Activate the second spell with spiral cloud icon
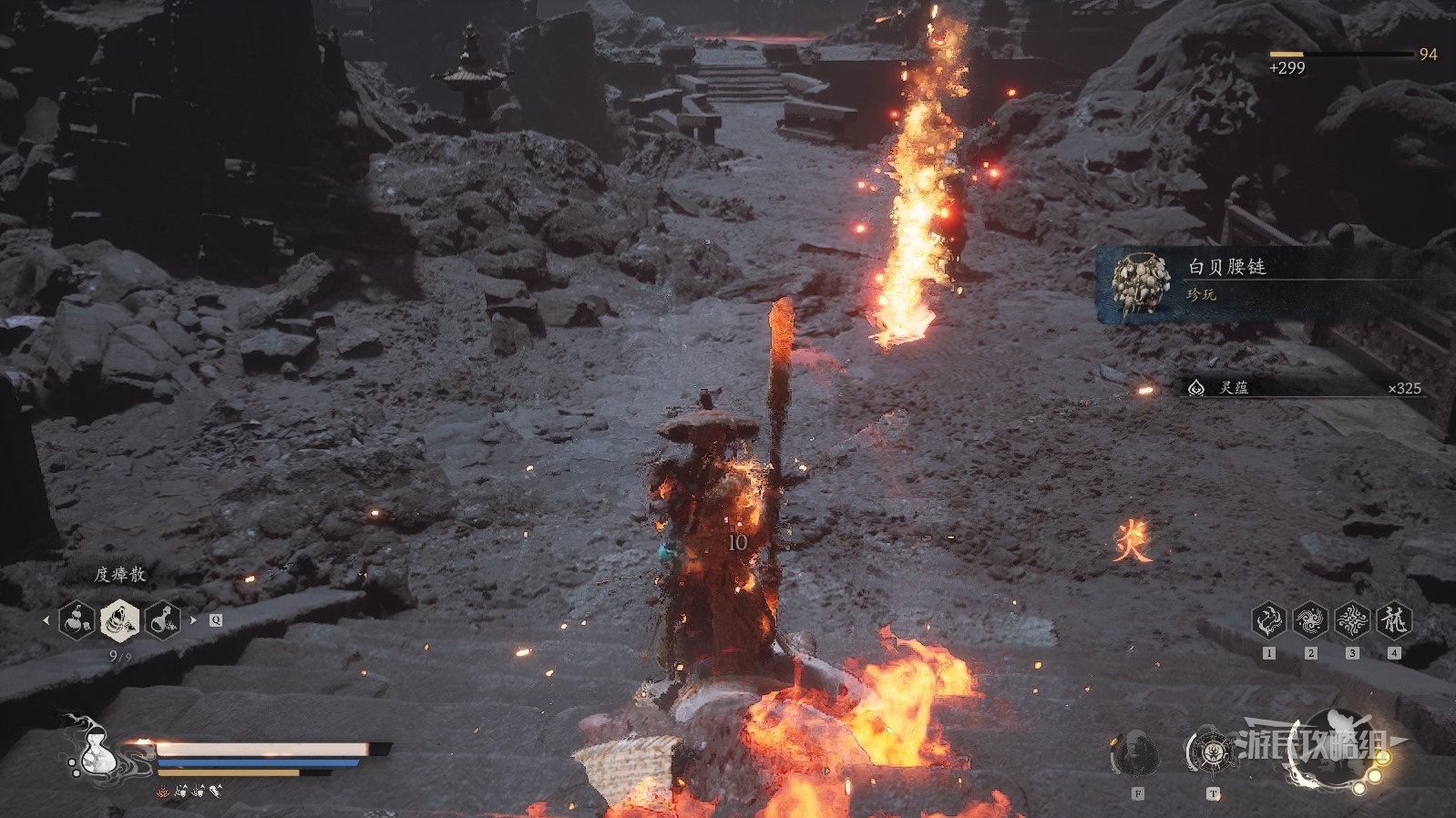Screen dimensions: 1456x818 (1310, 621)
